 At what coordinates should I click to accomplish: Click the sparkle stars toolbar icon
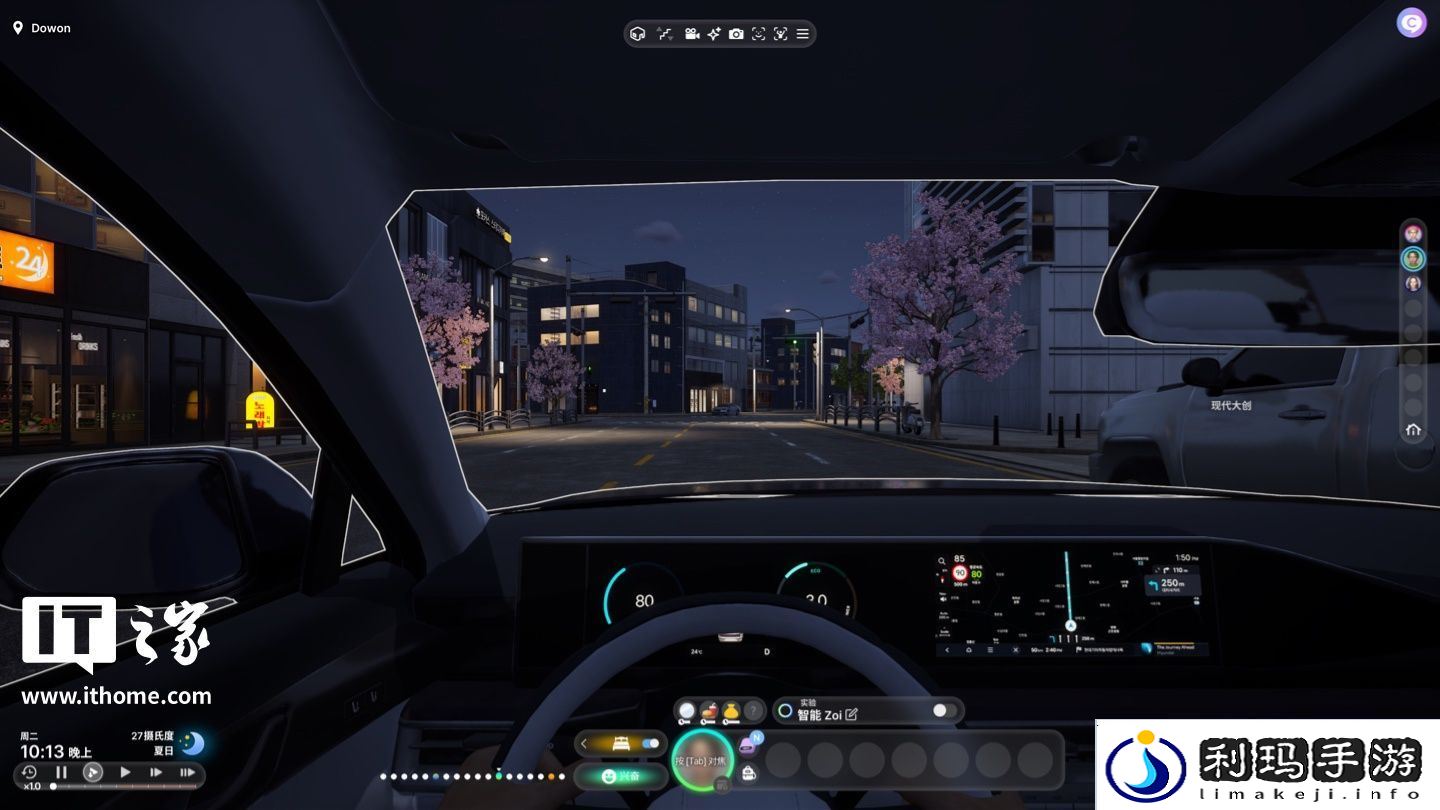pos(714,34)
